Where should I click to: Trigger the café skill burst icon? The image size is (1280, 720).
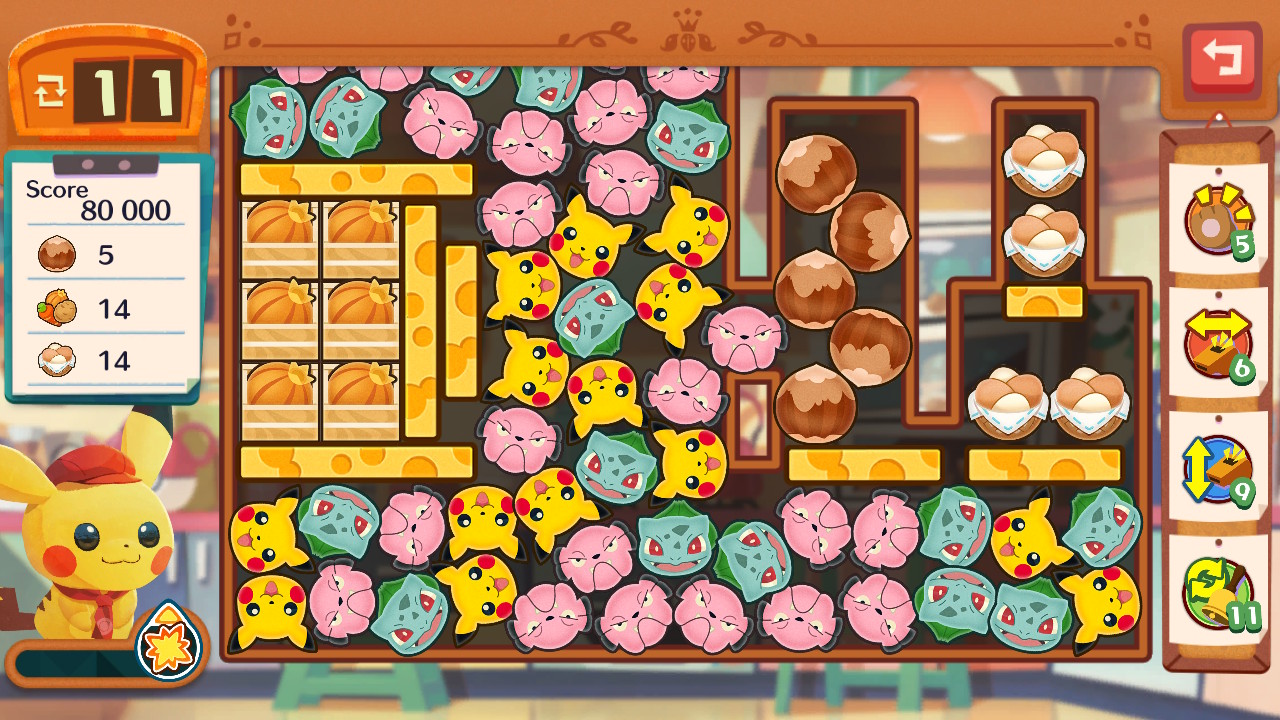pos(167,641)
